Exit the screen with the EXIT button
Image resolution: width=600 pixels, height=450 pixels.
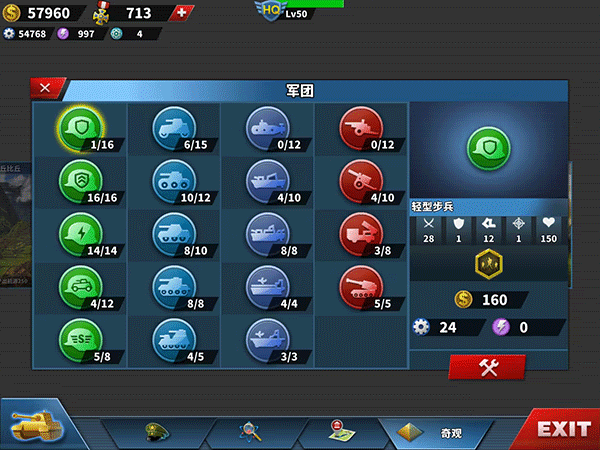coord(562,430)
